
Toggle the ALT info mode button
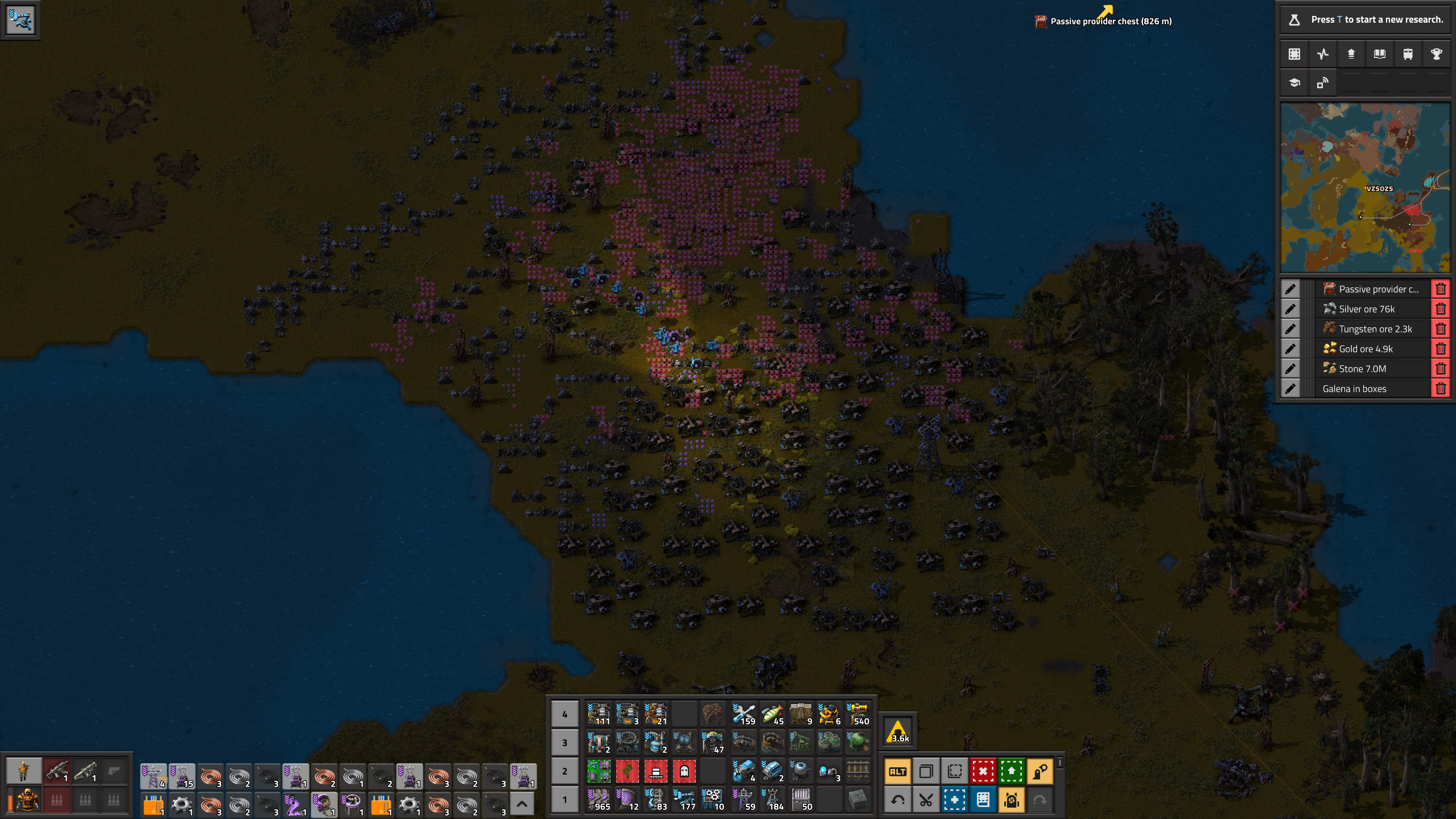(897, 772)
